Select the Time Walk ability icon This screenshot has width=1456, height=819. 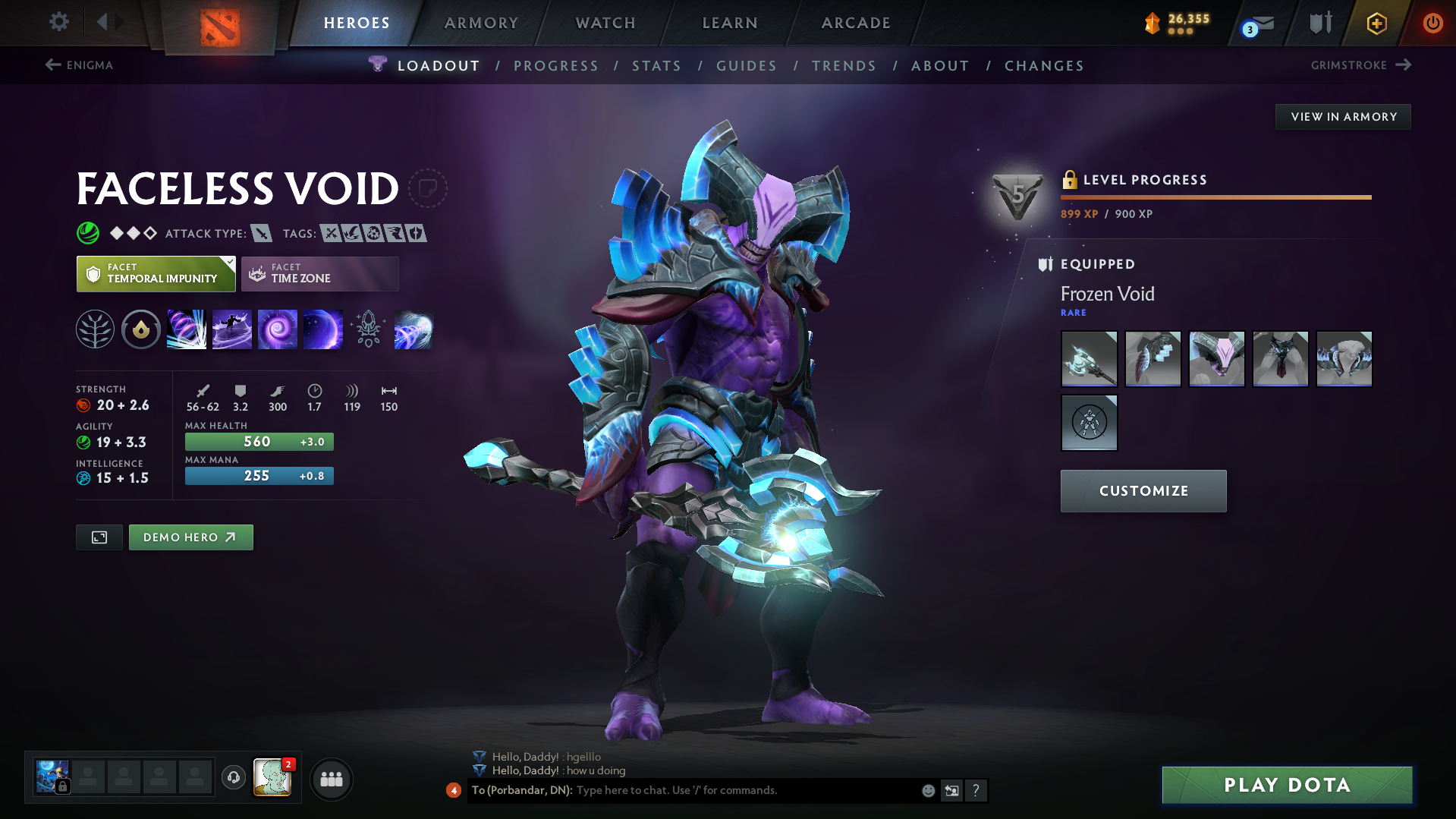[186, 329]
